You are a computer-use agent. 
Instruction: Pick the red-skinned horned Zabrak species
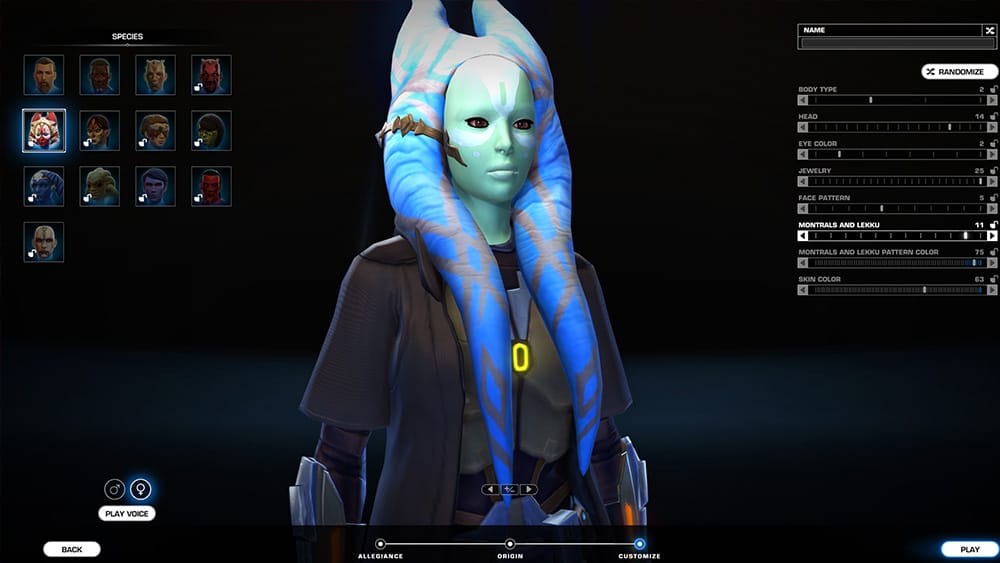[211, 75]
